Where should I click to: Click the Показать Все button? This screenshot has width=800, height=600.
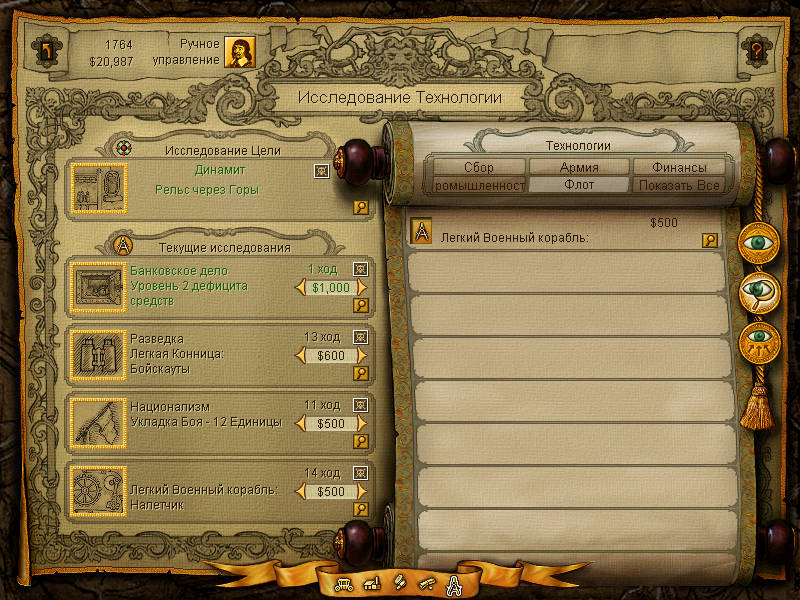[679, 185]
